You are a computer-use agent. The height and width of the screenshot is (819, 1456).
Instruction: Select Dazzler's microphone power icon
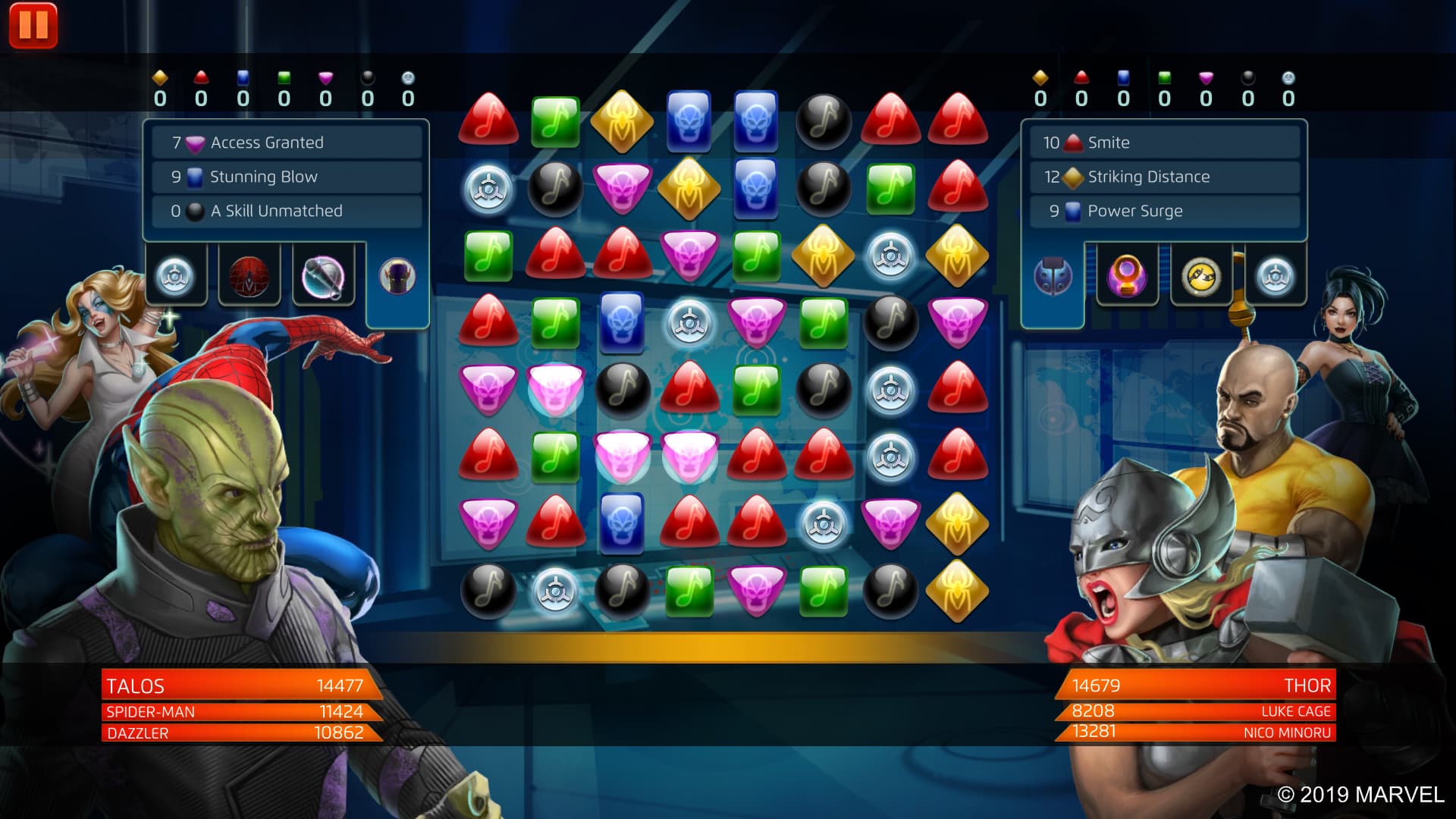324,275
